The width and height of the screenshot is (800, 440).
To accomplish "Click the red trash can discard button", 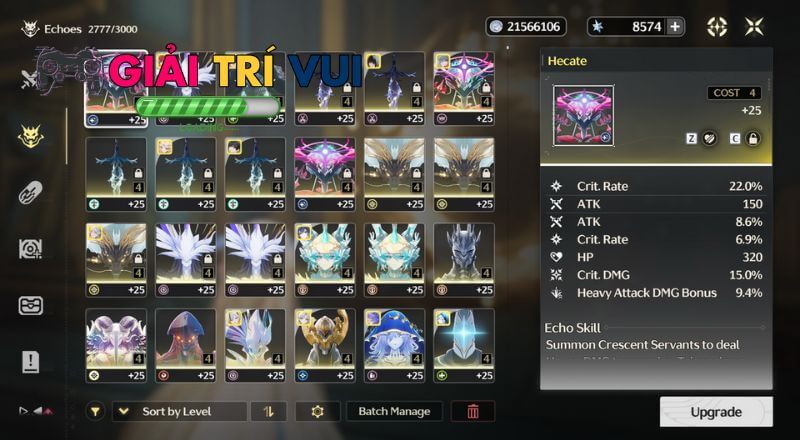I will click(473, 411).
